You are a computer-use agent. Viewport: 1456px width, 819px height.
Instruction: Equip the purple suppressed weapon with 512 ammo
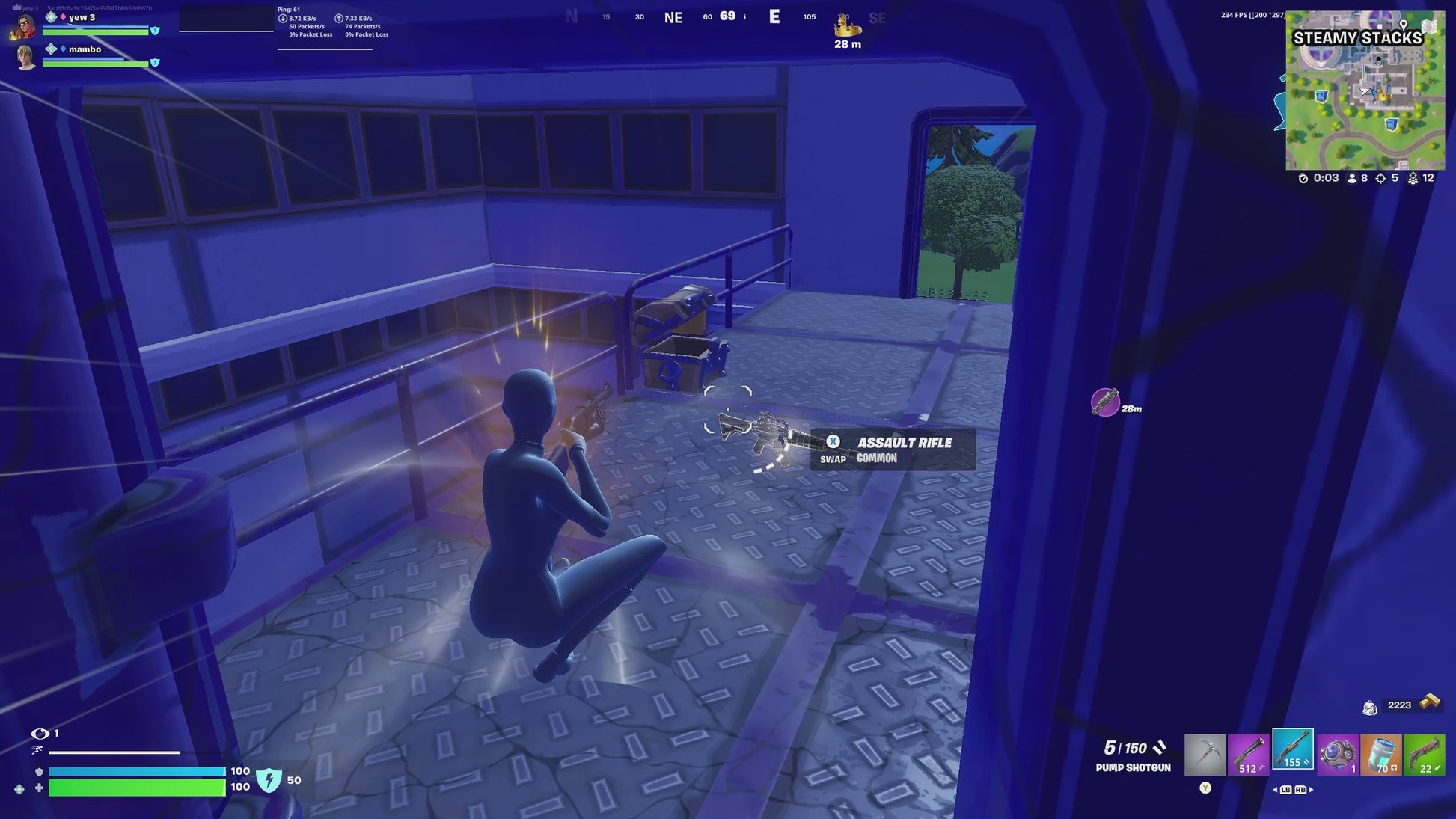1249,754
